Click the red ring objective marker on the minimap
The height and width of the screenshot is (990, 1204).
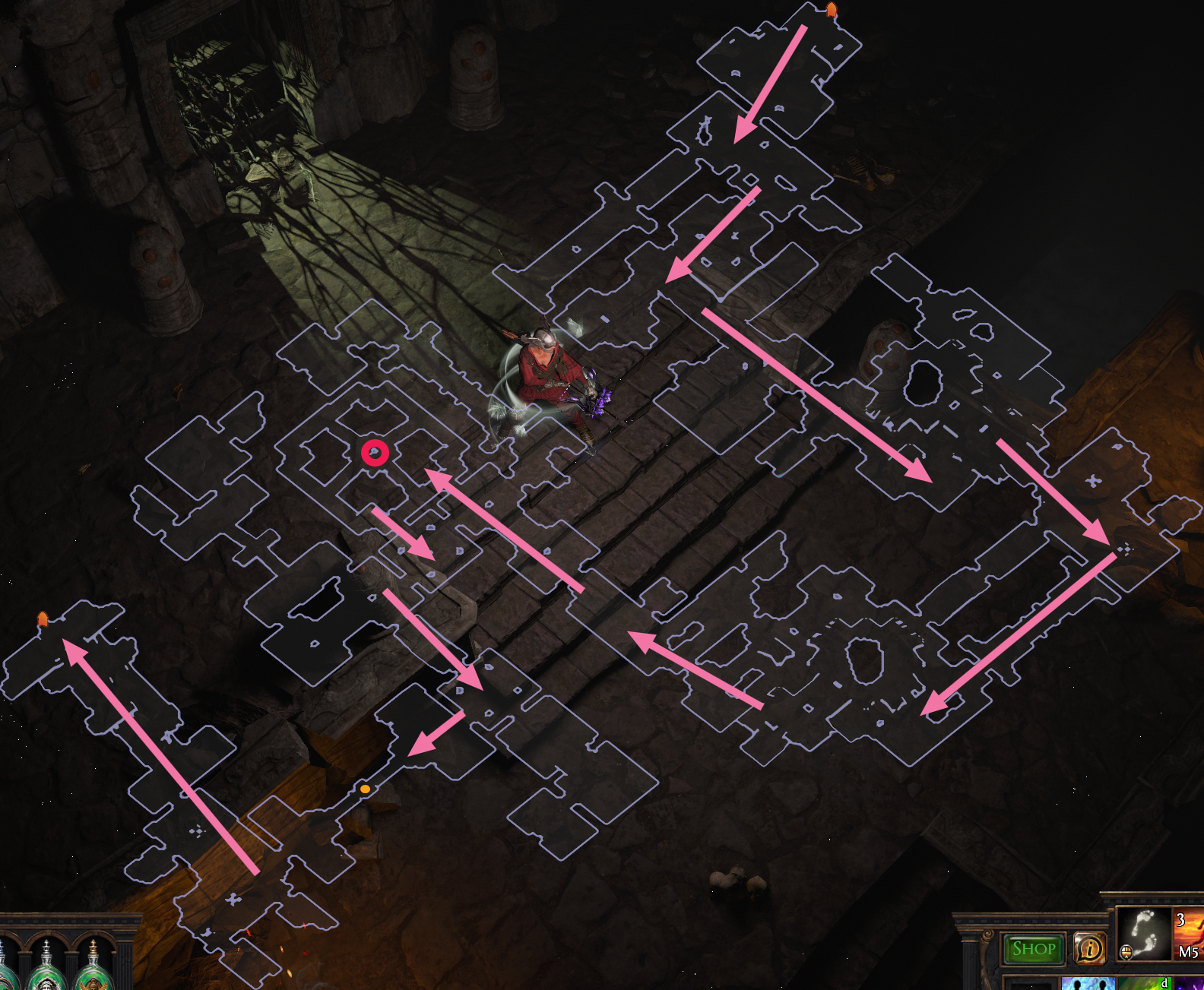coord(375,451)
